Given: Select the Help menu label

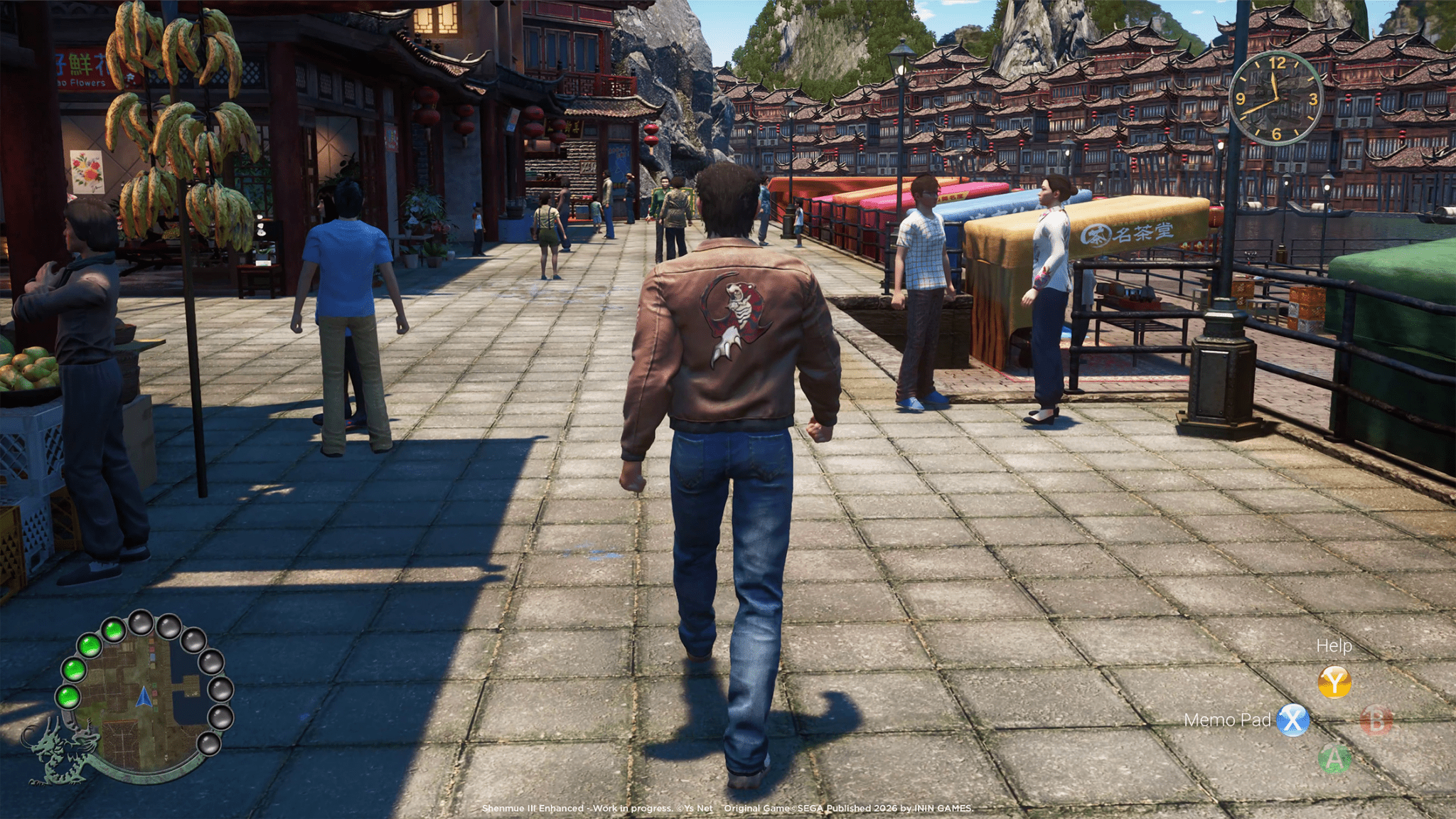Looking at the screenshot, I should (x=1334, y=646).
